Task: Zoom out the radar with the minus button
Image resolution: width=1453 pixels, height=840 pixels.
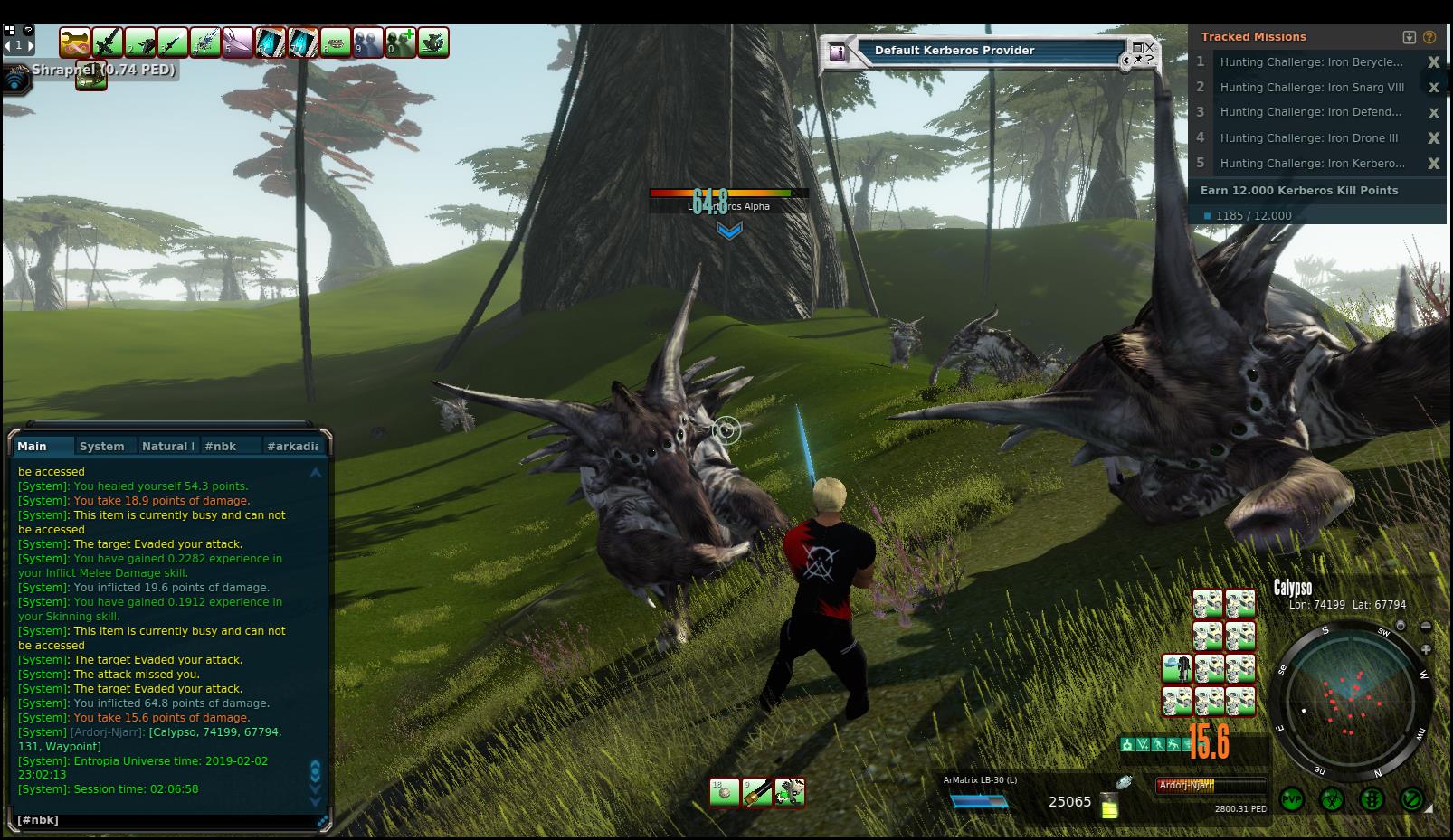Action: tap(1427, 627)
